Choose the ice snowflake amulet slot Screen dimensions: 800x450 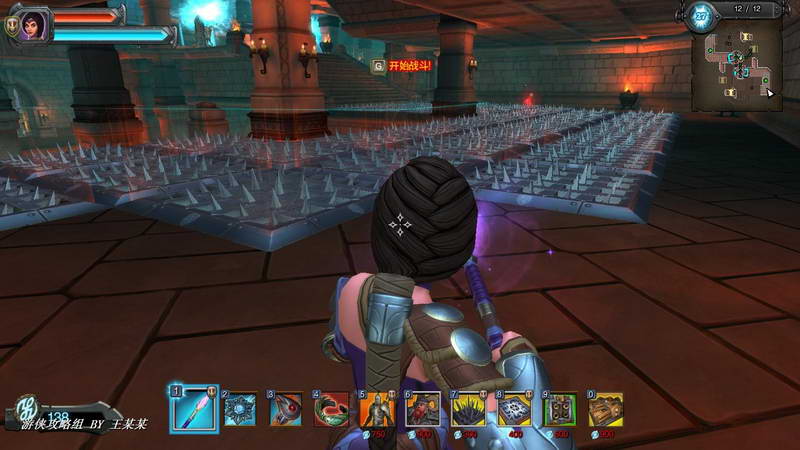240,409
